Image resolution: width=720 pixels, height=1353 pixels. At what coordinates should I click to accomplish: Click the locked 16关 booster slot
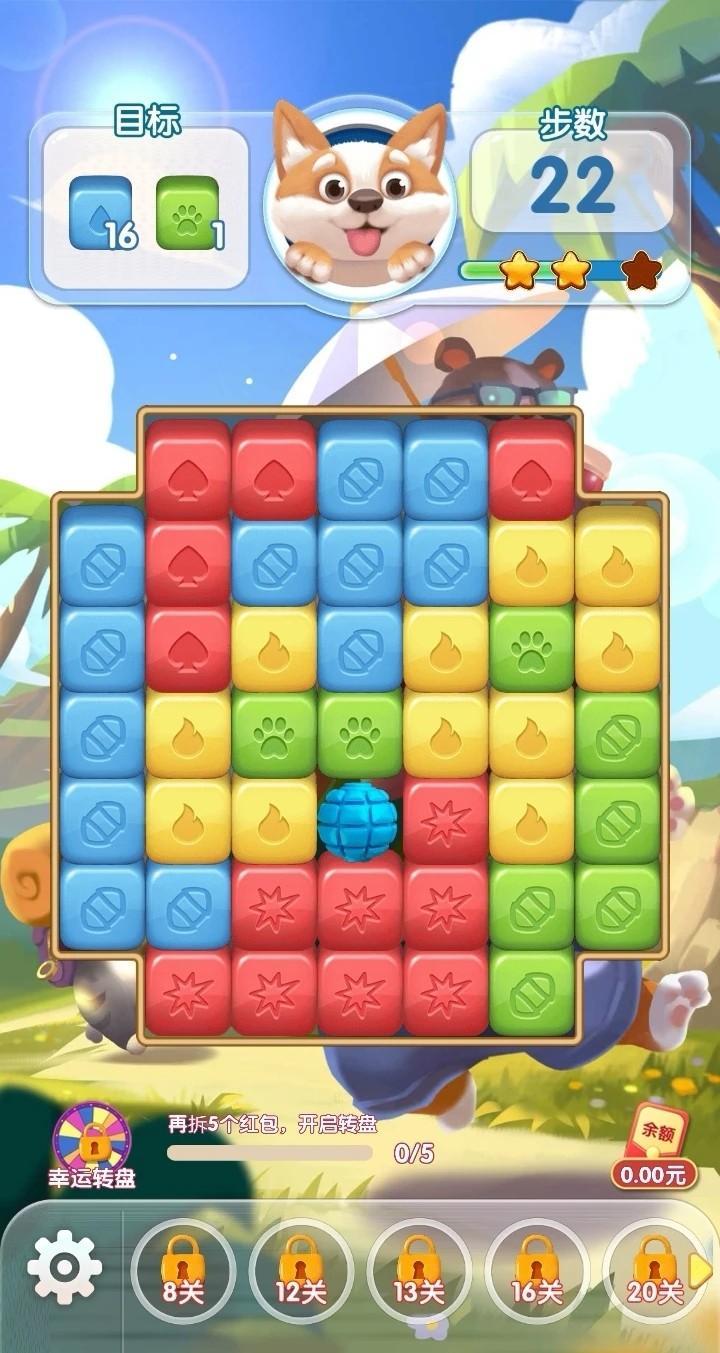537,1270
